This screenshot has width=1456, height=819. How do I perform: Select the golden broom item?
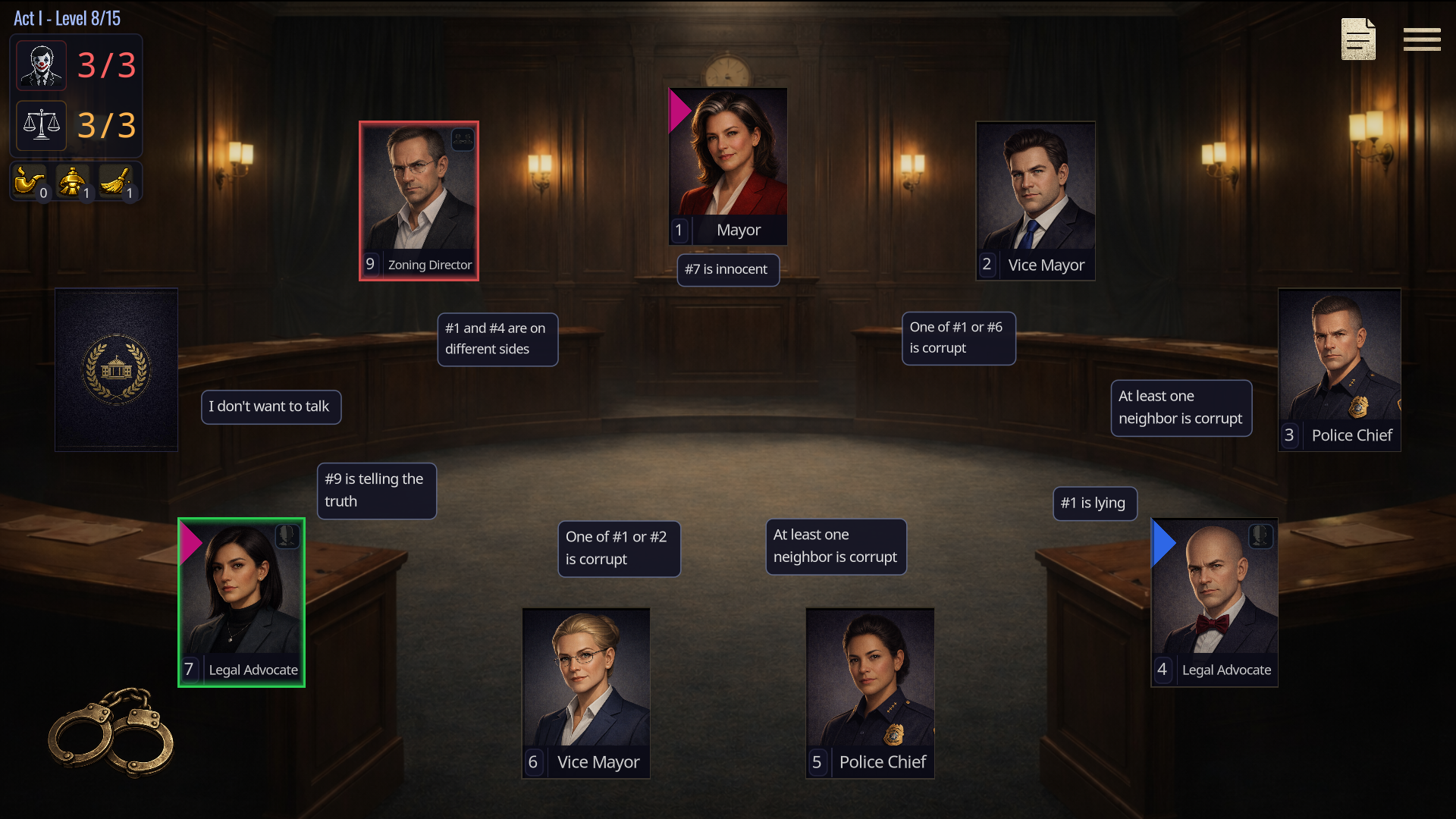click(117, 180)
